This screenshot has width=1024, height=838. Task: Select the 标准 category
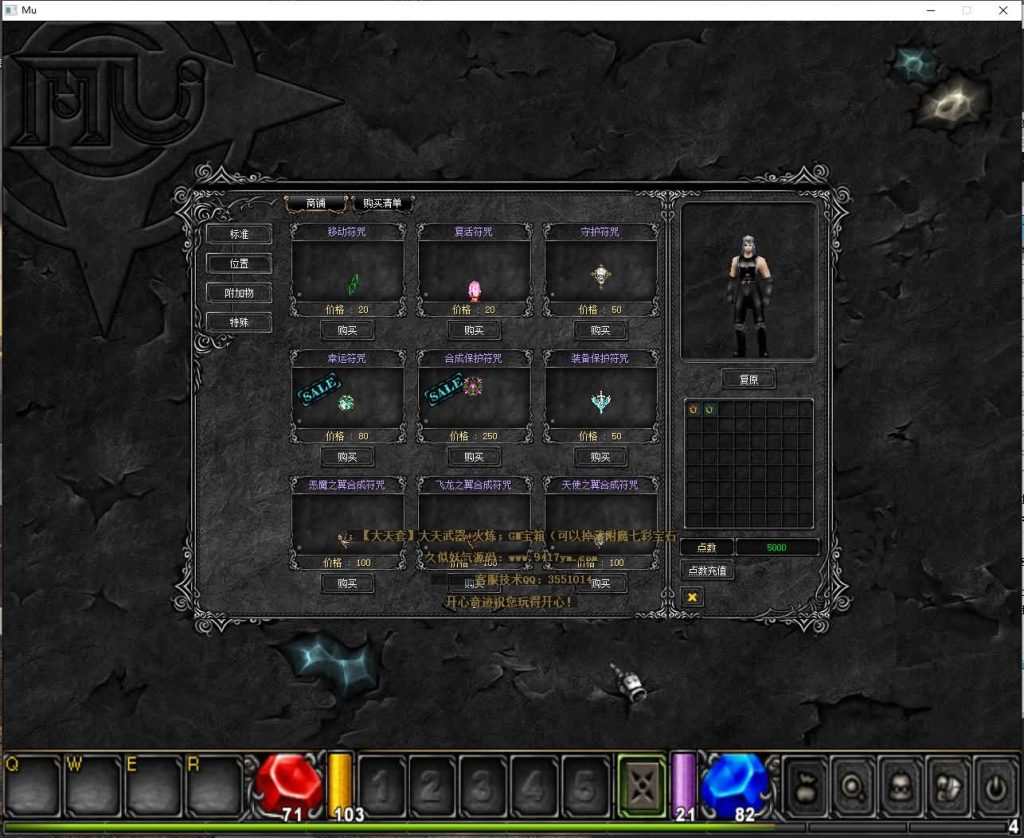[x=239, y=234]
